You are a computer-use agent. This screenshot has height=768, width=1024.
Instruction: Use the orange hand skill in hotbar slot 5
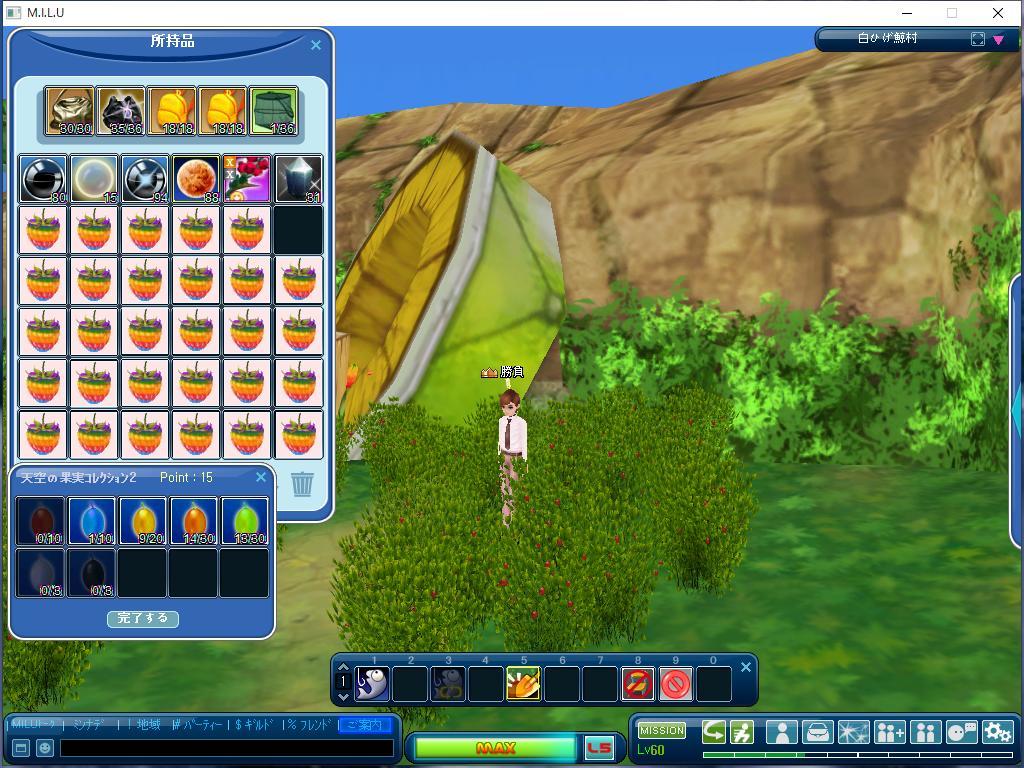point(524,684)
